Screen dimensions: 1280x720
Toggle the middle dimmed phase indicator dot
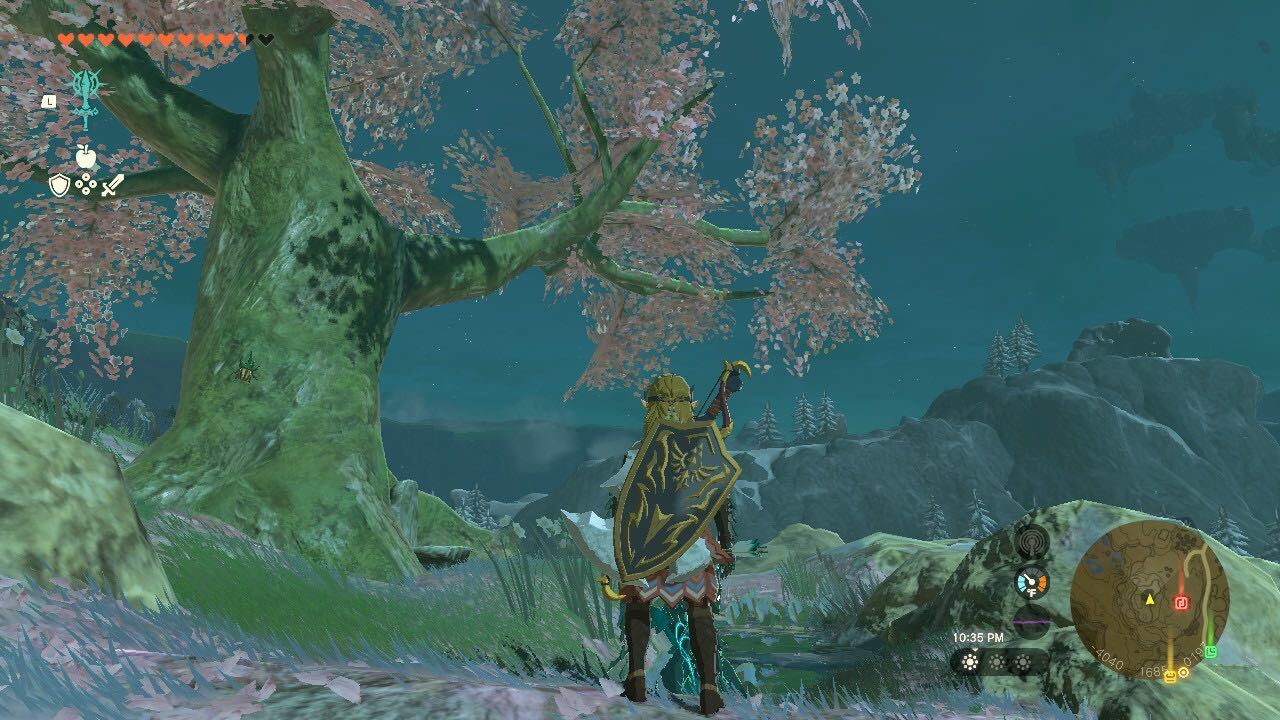(997, 662)
